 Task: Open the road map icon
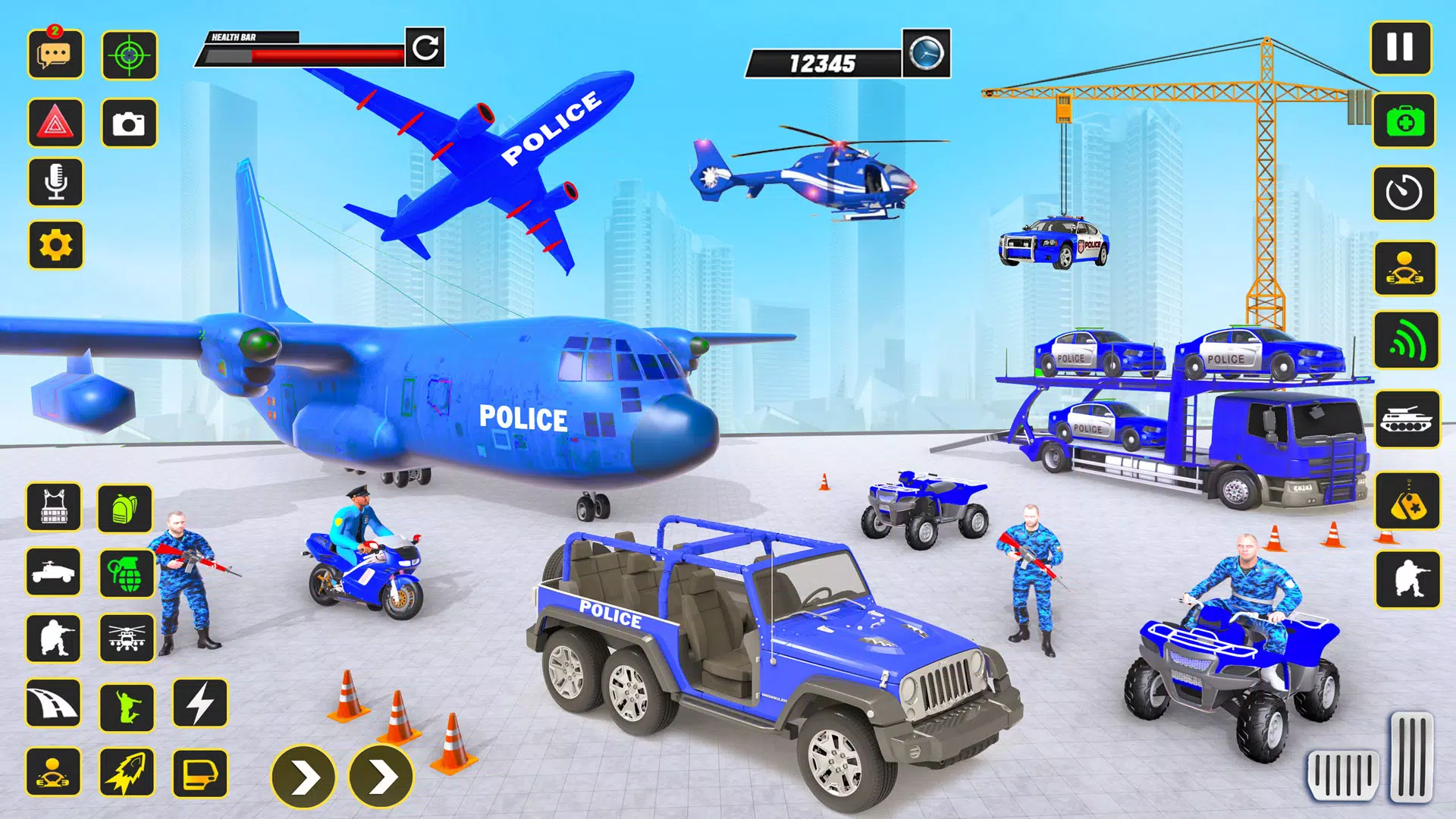[55, 705]
